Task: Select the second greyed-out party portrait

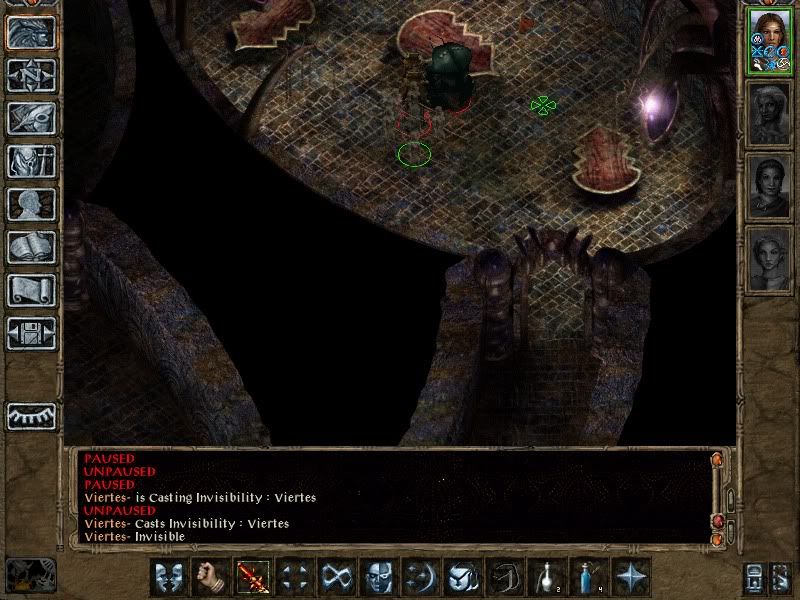Action: (769, 113)
